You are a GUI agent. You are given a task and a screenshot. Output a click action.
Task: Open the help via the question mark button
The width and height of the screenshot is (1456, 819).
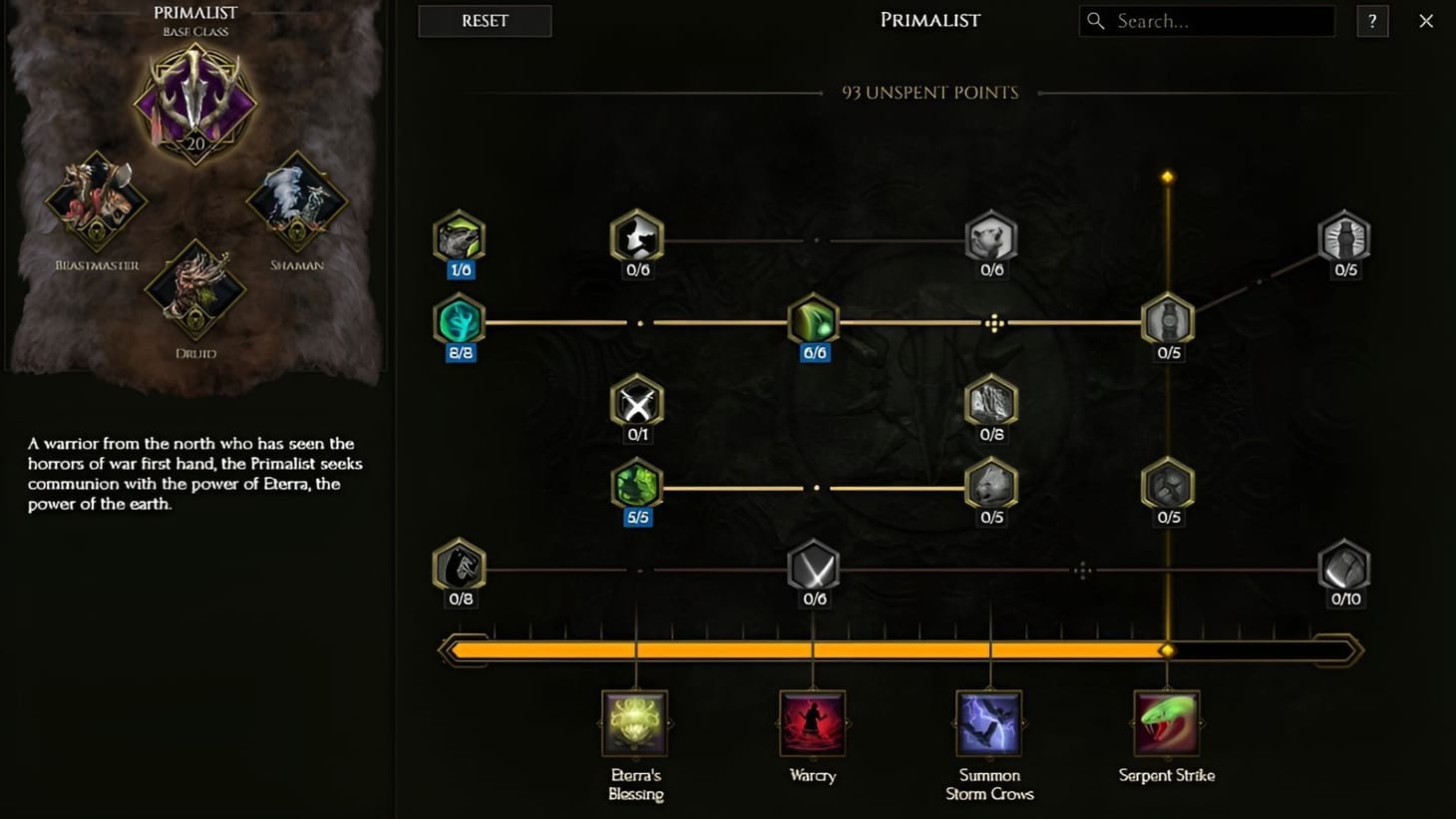[1372, 20]
